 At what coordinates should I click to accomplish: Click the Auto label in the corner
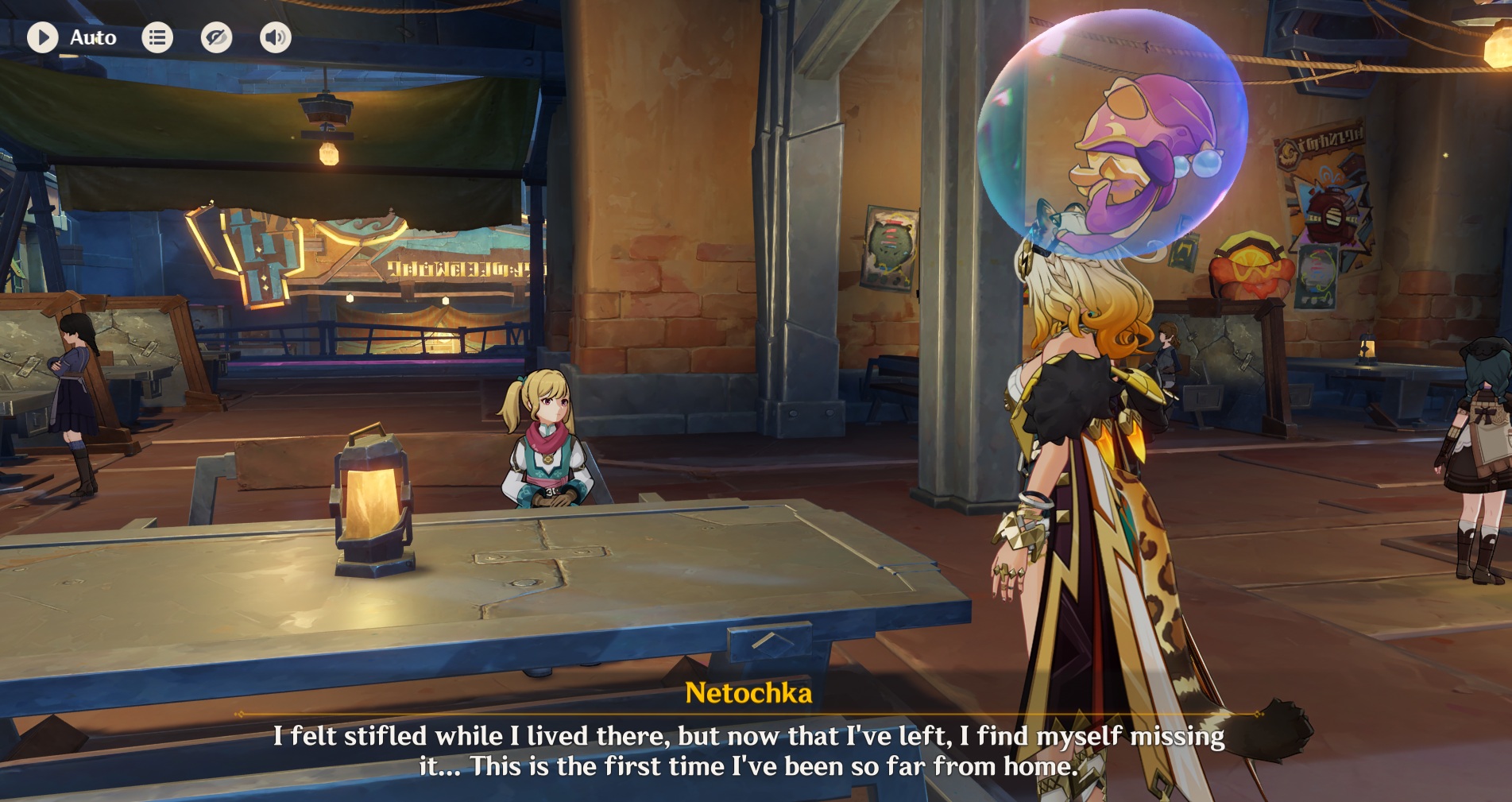click(93, 37)
